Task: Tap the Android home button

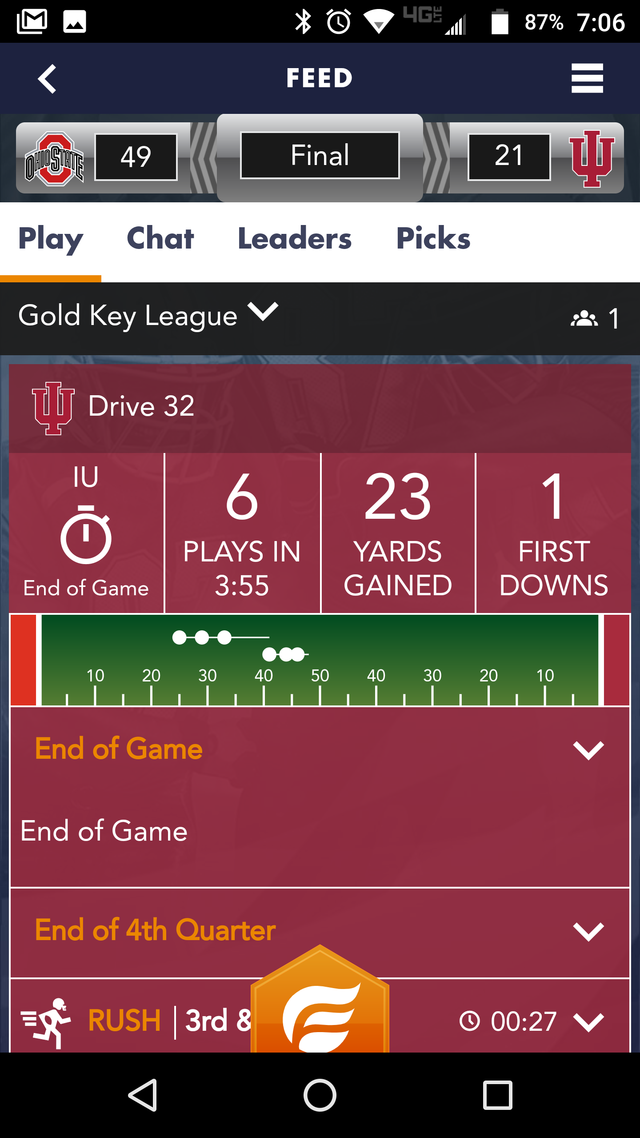Action: [x=320, y=1095]
